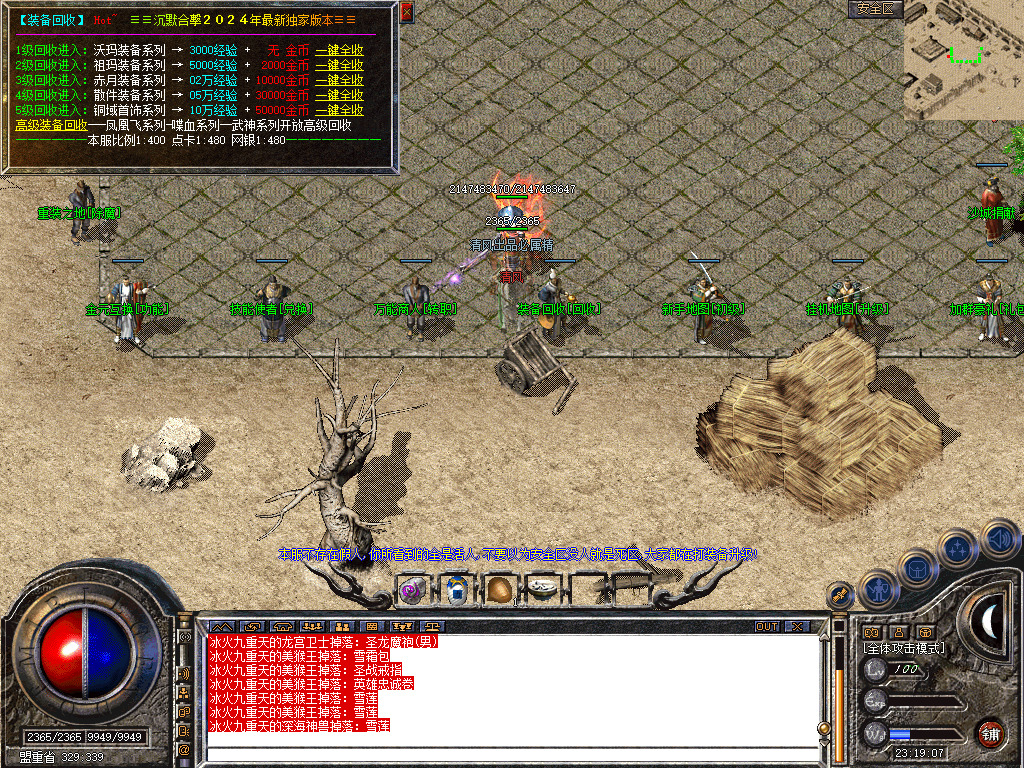Open the shop via red 铺 button
The width and height of the screenshot is (1024, 768).
click(990, 733)
